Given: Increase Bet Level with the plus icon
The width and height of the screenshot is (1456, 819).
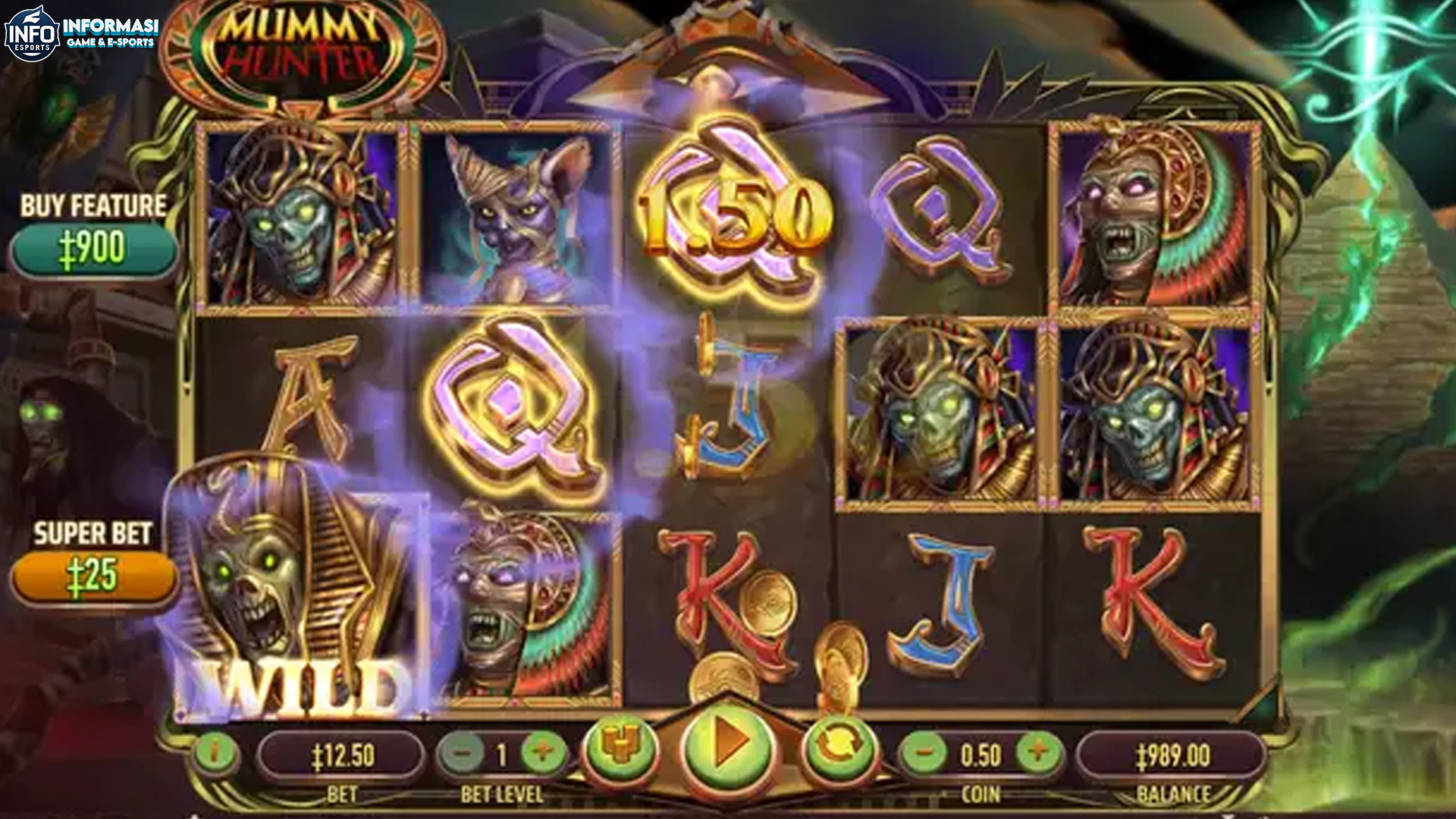Looking at the screenshot, I should 542,754.
